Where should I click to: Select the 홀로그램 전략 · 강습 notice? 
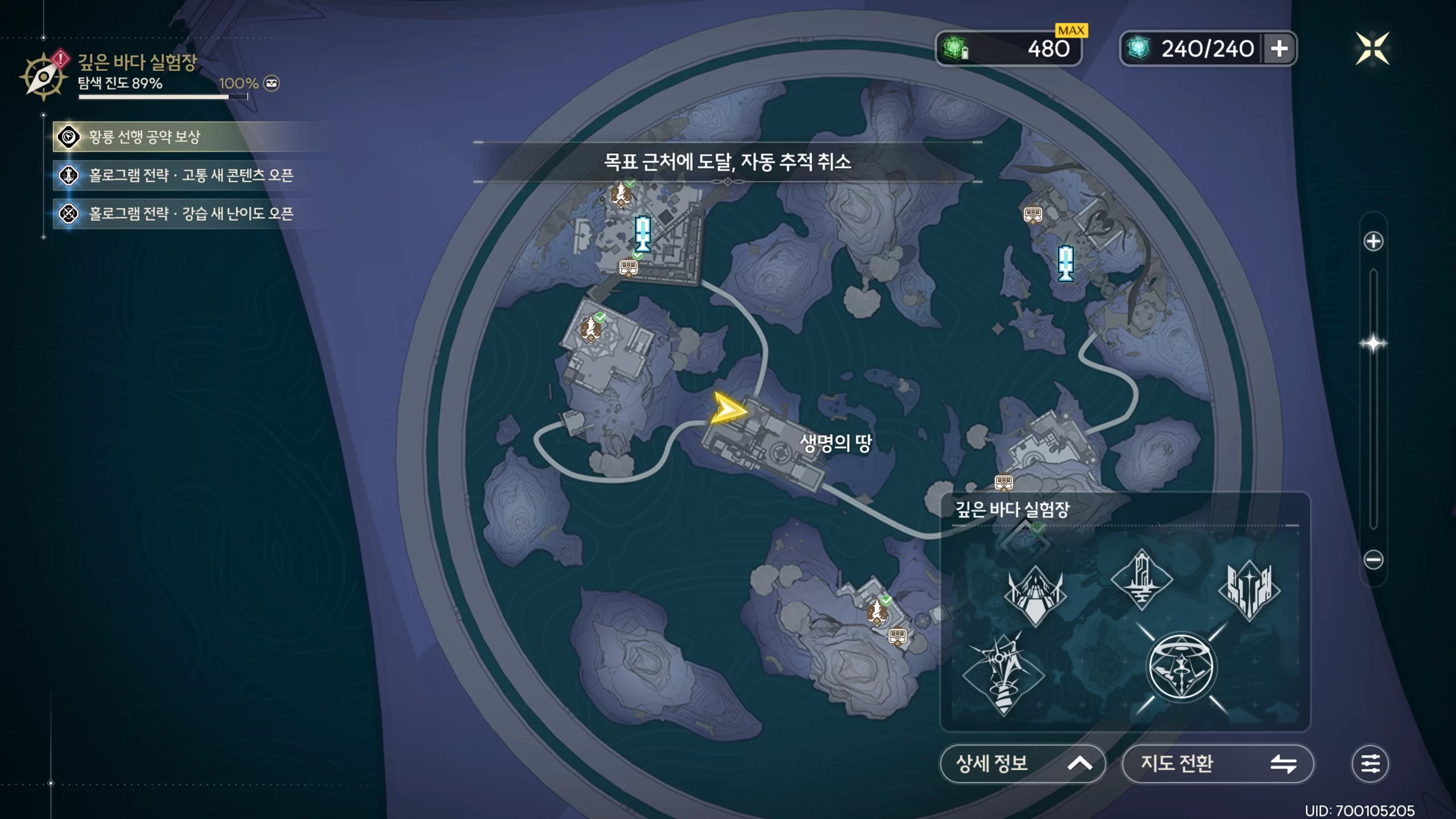pos(191,214)
